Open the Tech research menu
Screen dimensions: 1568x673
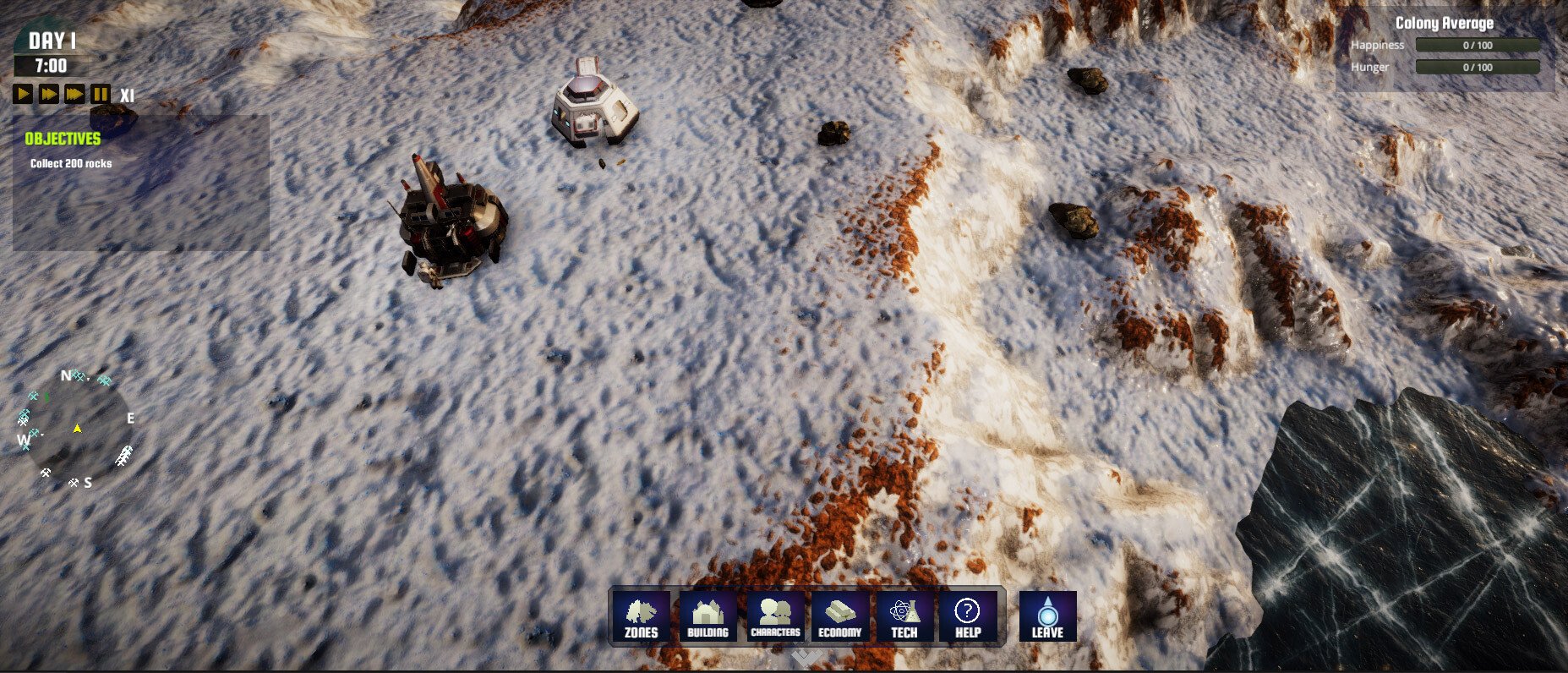click(x=904, y=616)
